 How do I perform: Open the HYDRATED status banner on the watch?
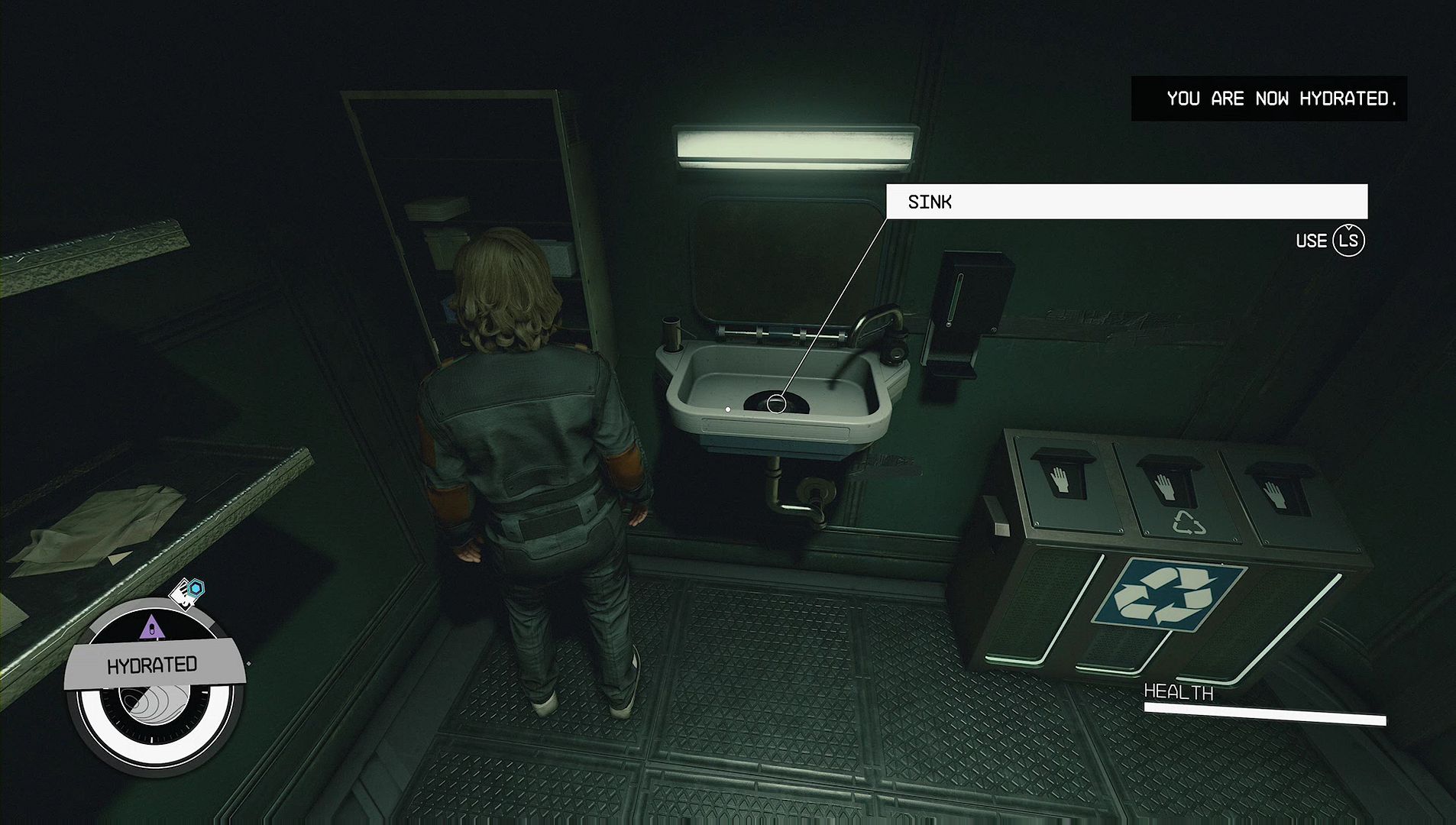click(x=153, y=665)
